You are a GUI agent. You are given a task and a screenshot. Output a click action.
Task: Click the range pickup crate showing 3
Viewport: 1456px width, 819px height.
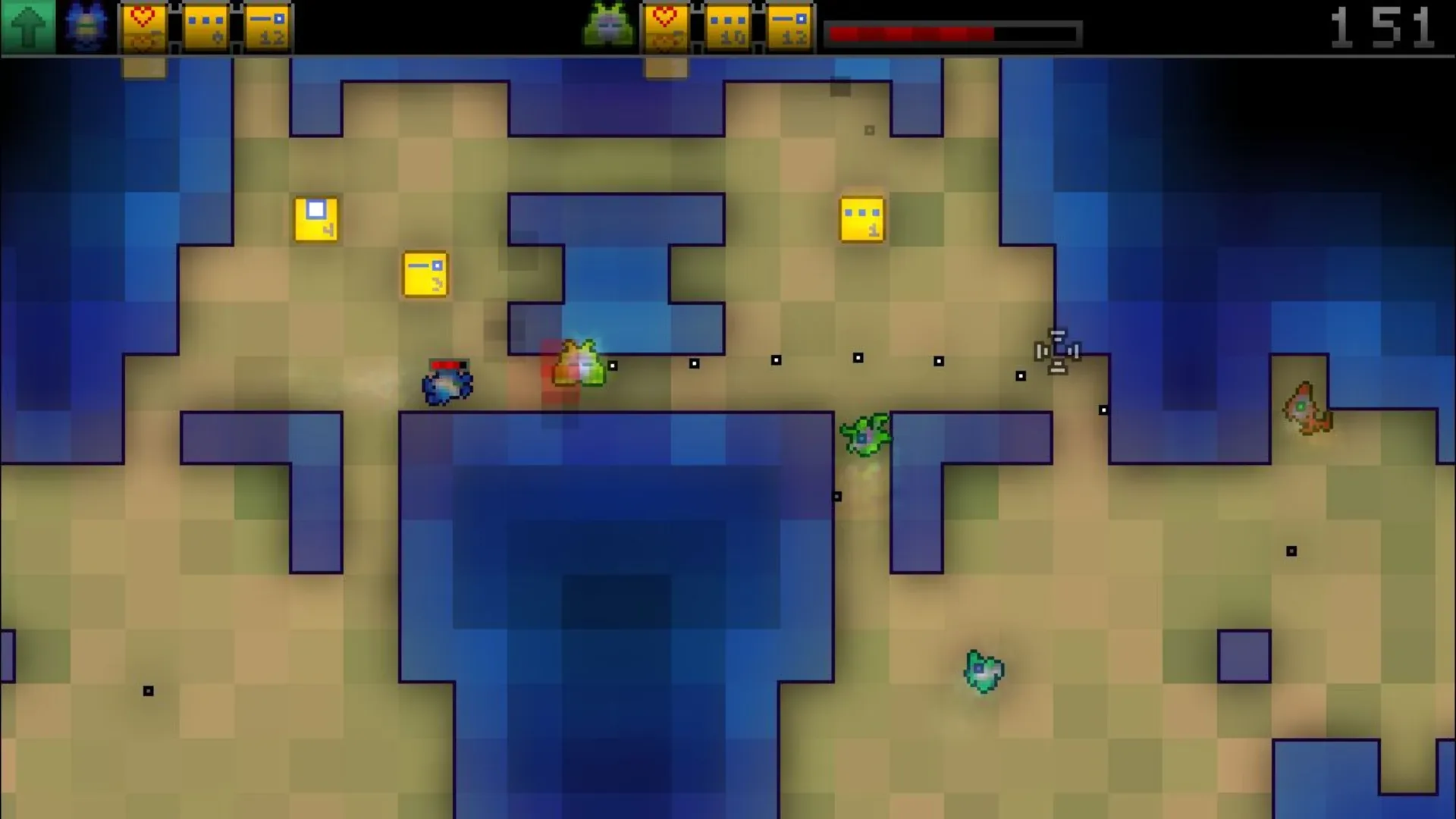click(425, 275)
